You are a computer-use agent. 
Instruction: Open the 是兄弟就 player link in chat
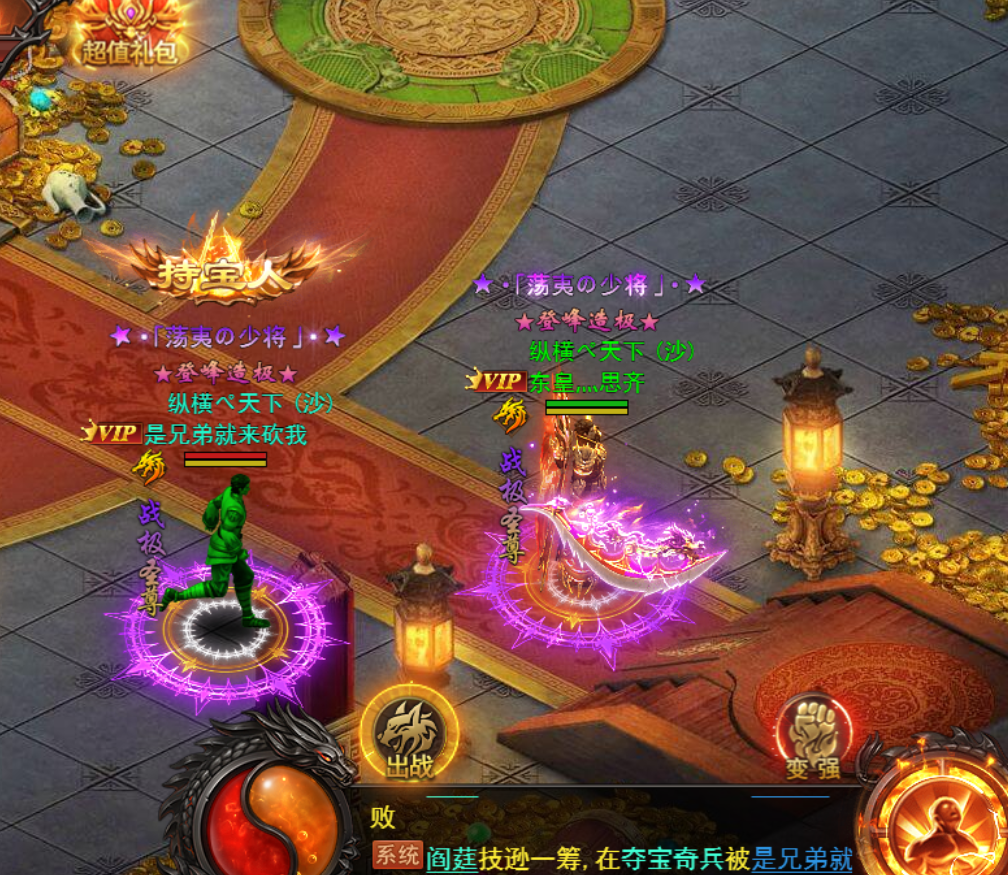click(802, 858)
